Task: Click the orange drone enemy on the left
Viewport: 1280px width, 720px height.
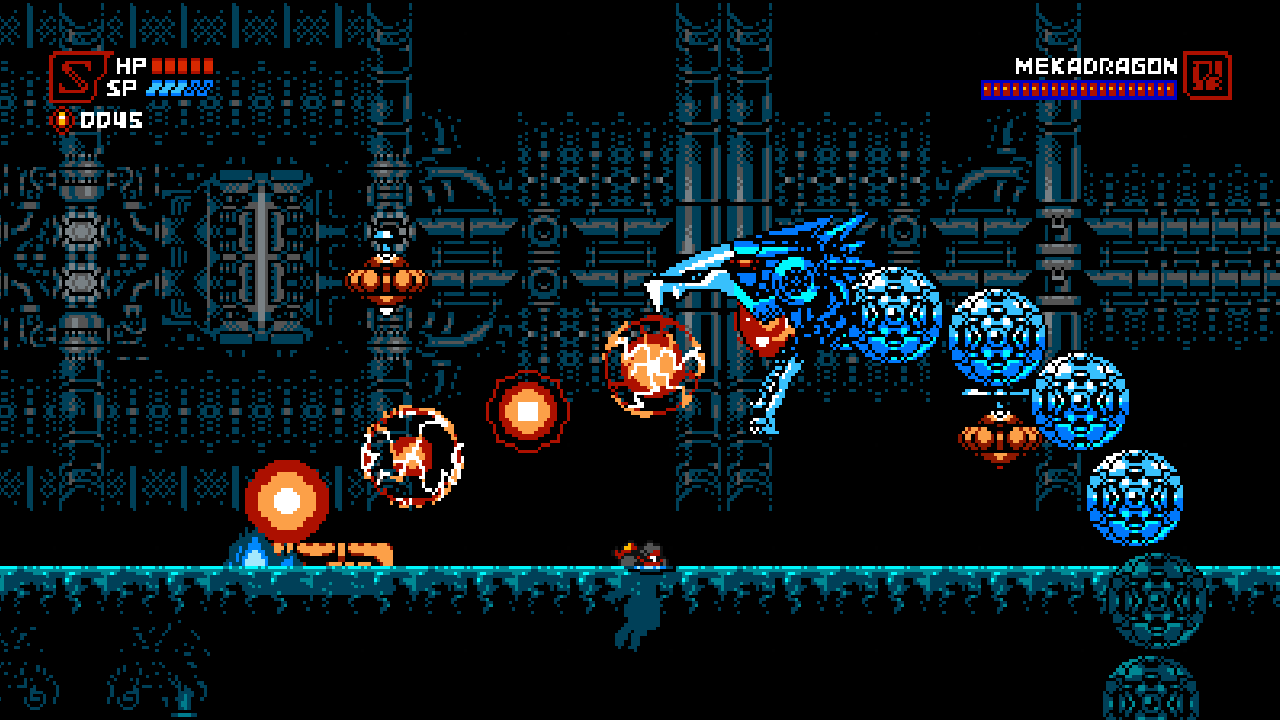Action: 388,280
